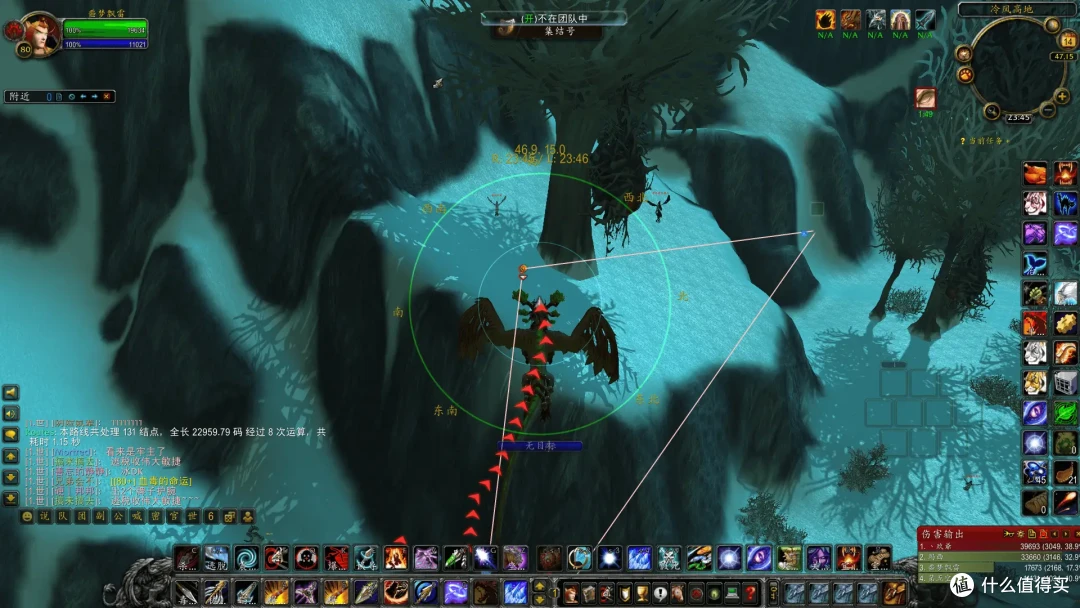Click the flame icon in the N/A tracker row

(x=825, y=20)
